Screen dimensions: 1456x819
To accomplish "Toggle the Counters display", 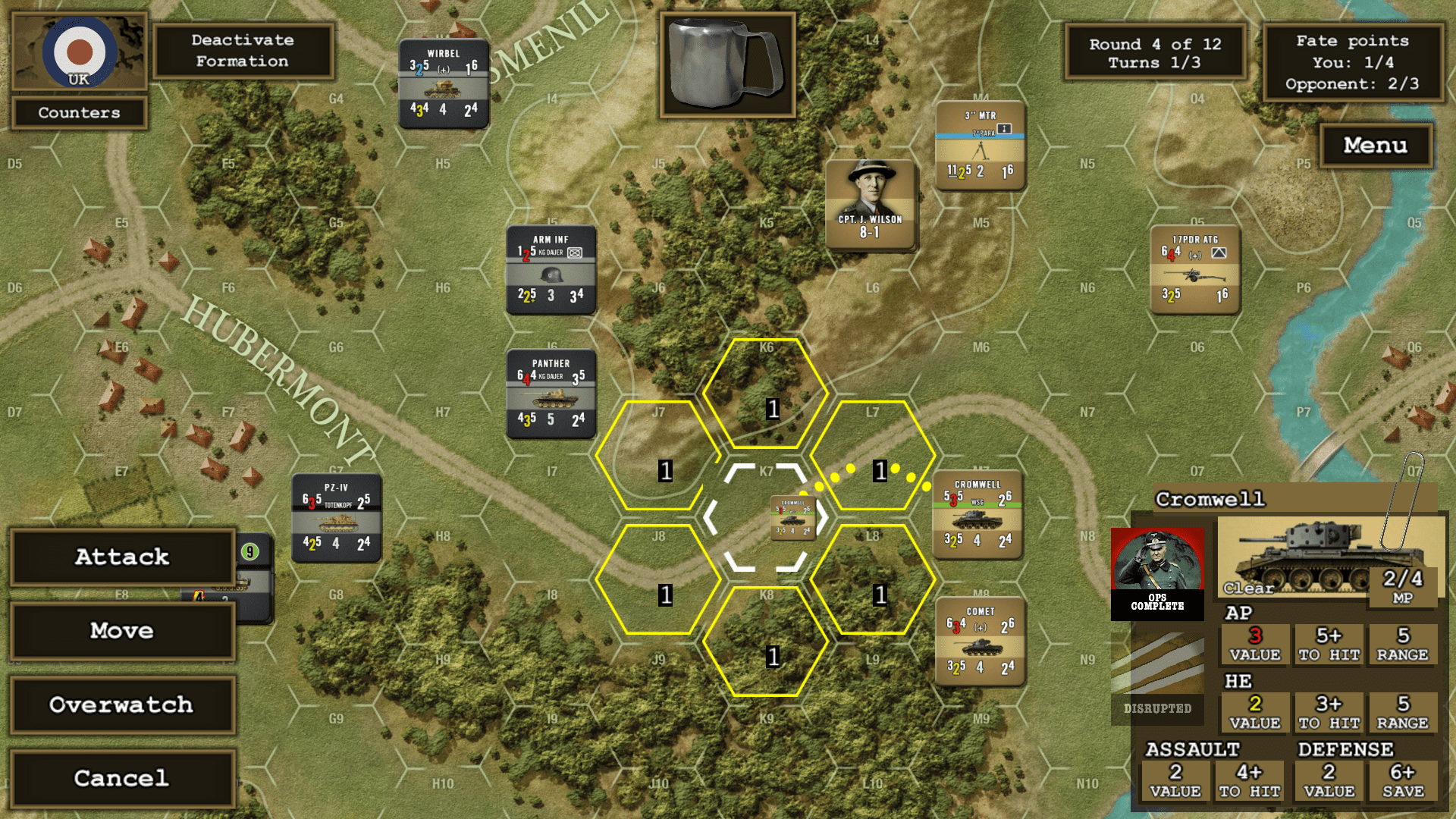I will coord(79,113).
